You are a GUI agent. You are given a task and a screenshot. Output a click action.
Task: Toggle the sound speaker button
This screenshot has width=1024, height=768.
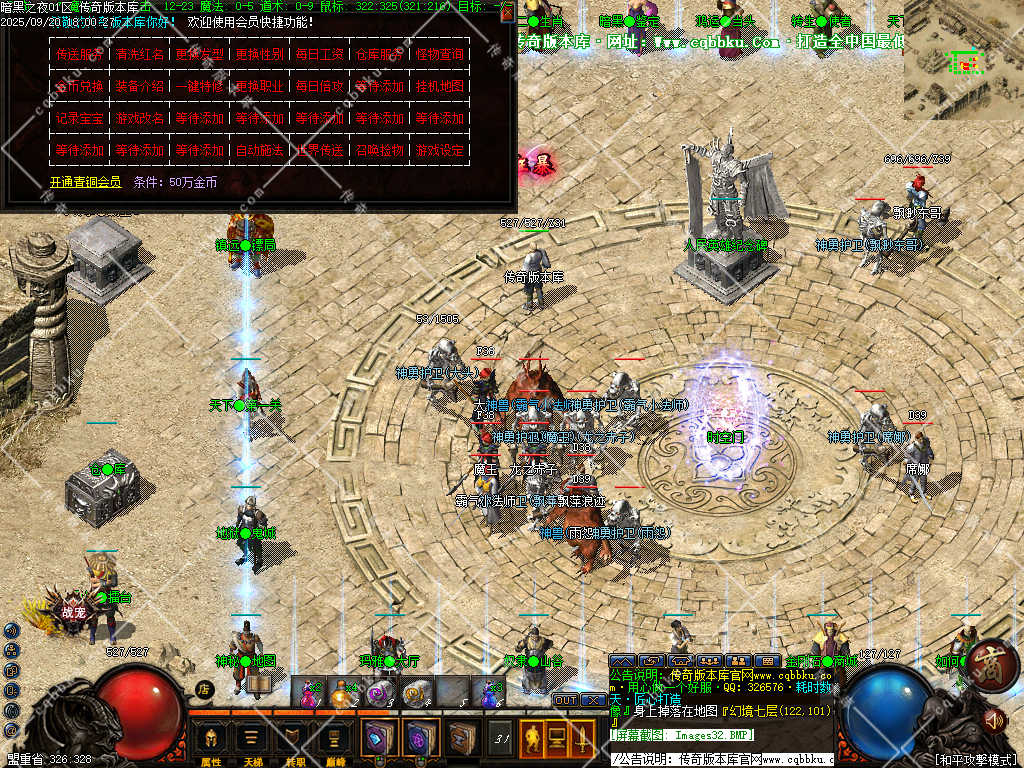(994, 718)
